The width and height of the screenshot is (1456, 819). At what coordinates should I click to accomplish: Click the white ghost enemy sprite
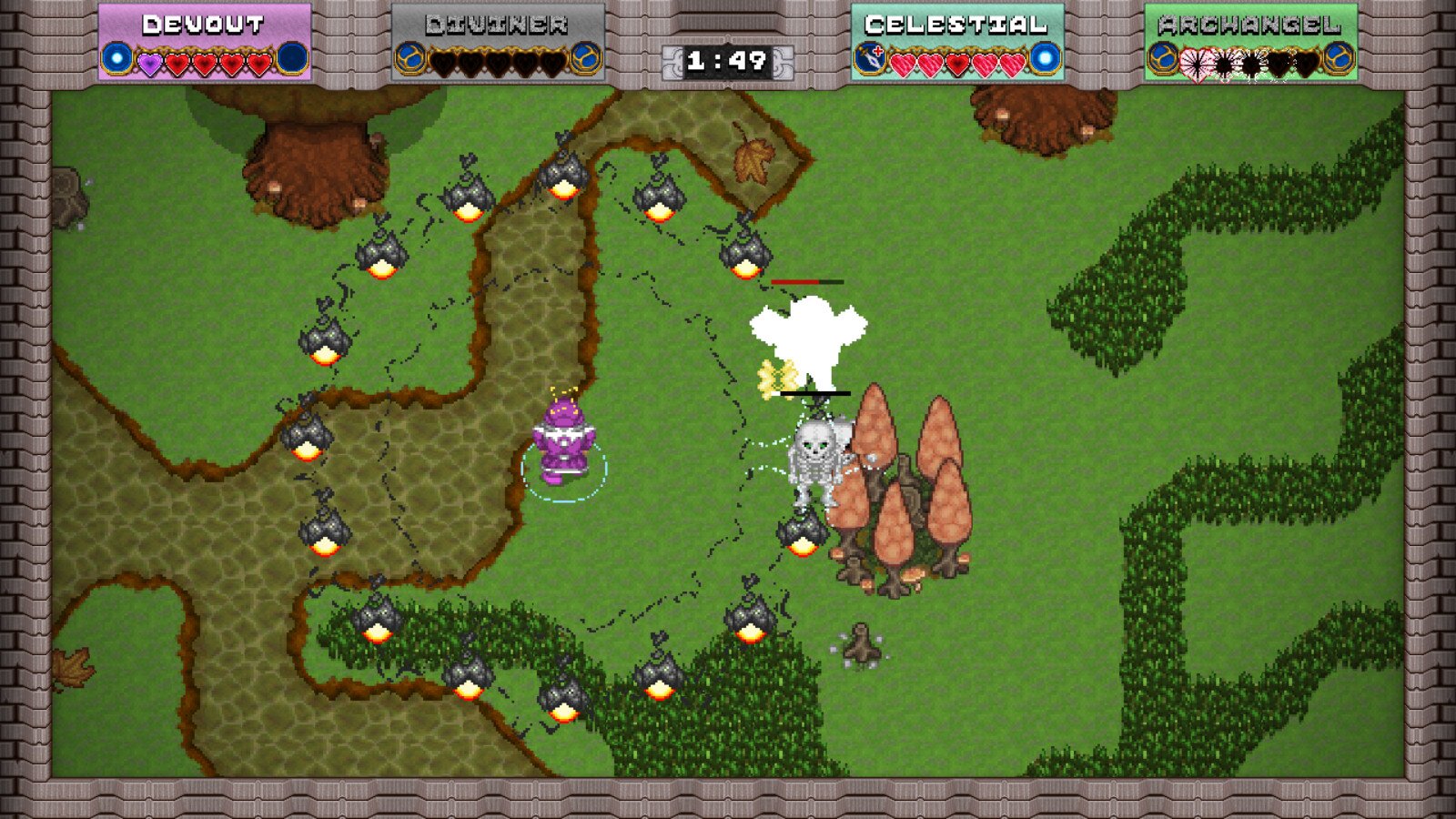tap(808, 337)
